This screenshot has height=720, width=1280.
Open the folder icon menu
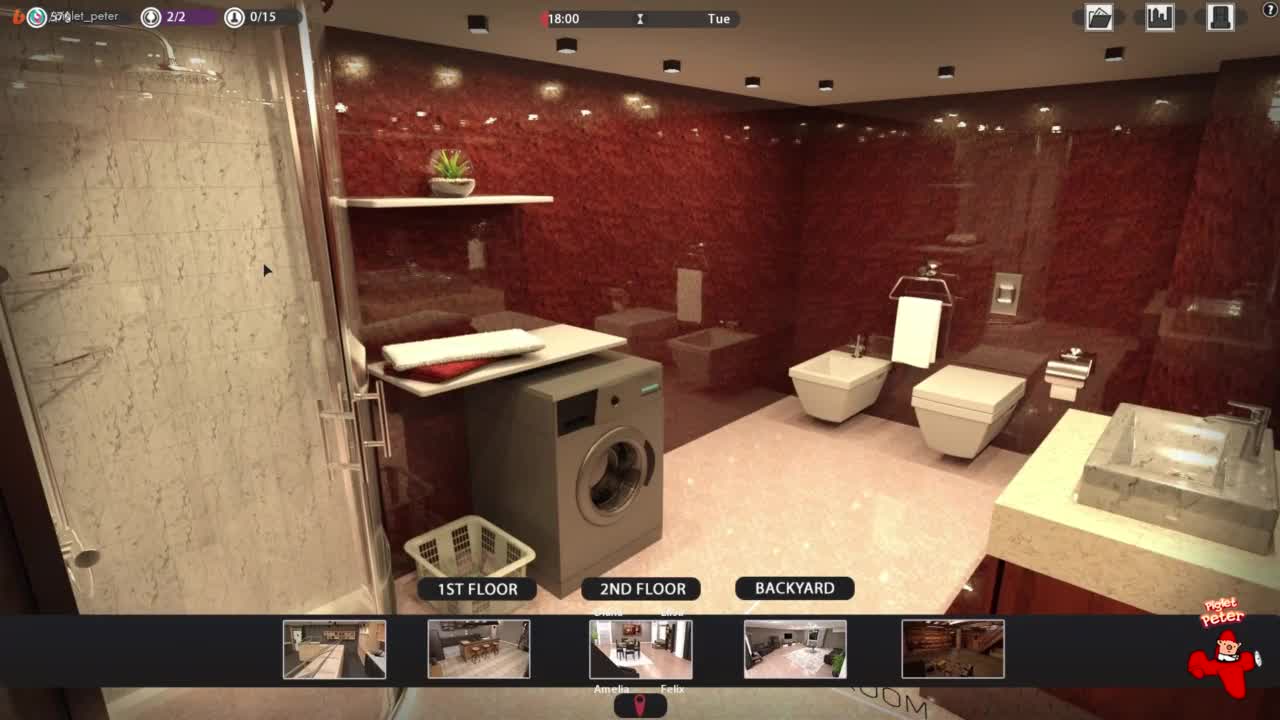pyautogui.click(x=1099, y=17)
